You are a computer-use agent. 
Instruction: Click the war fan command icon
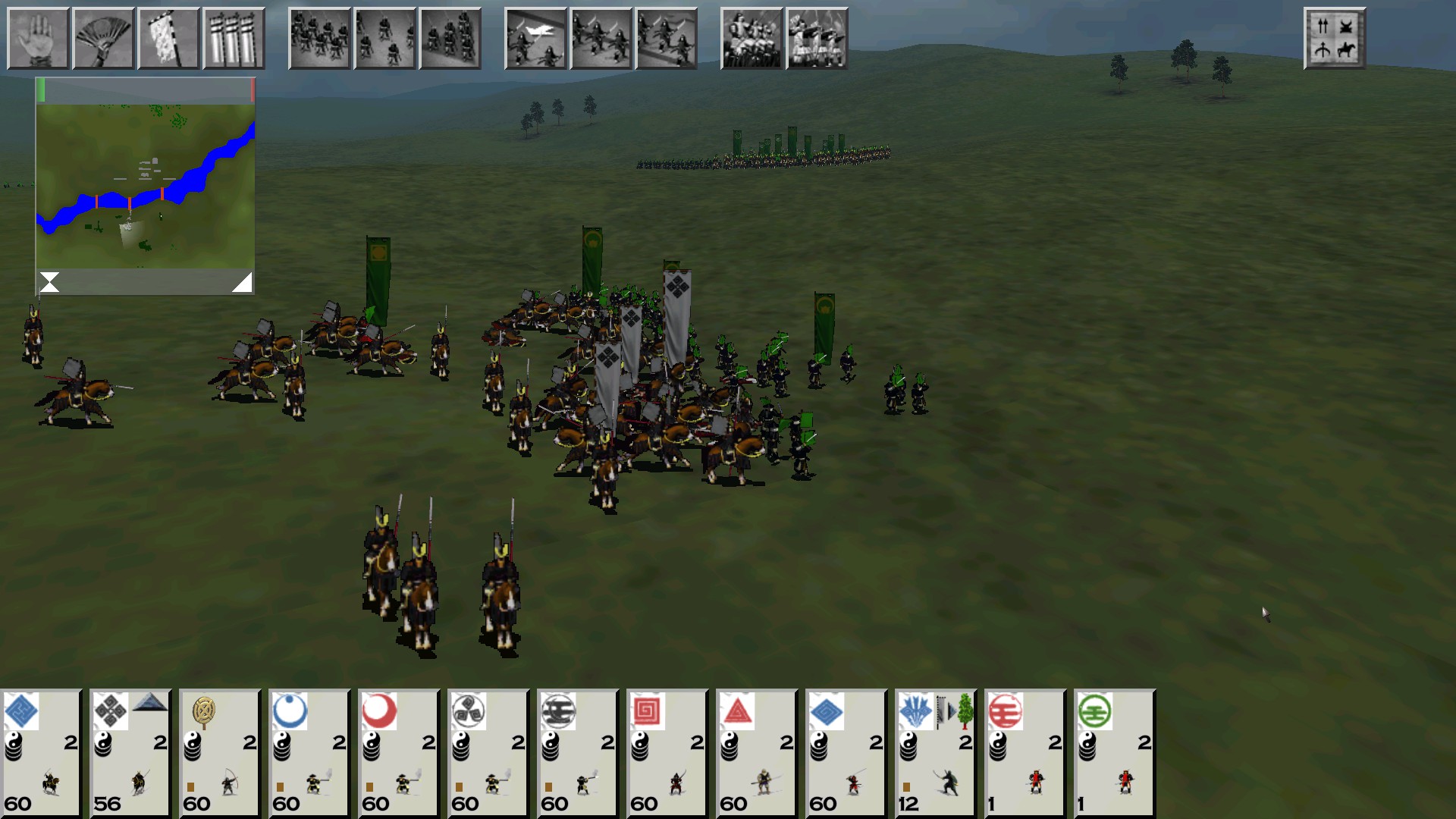click(x=103, y=38)
